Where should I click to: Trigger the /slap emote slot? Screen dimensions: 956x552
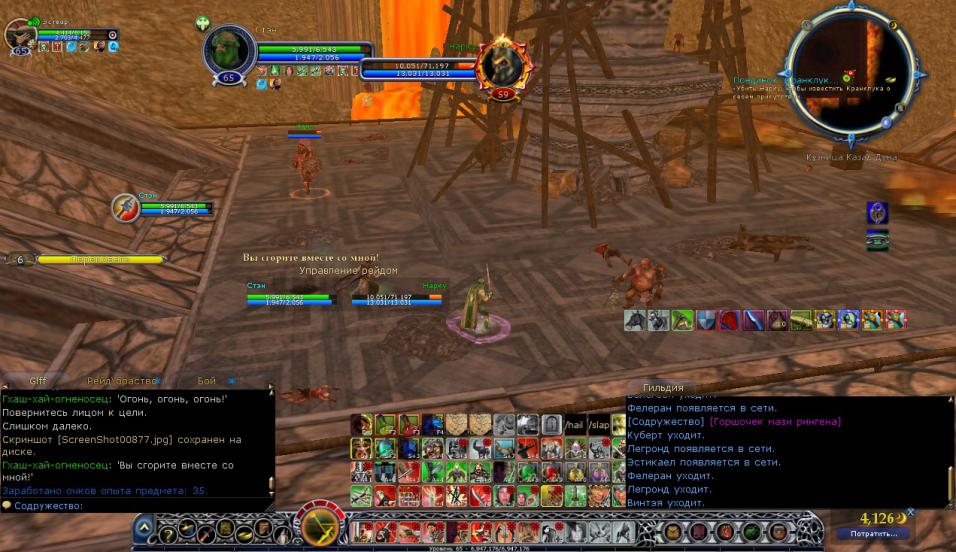pos(598,424)
